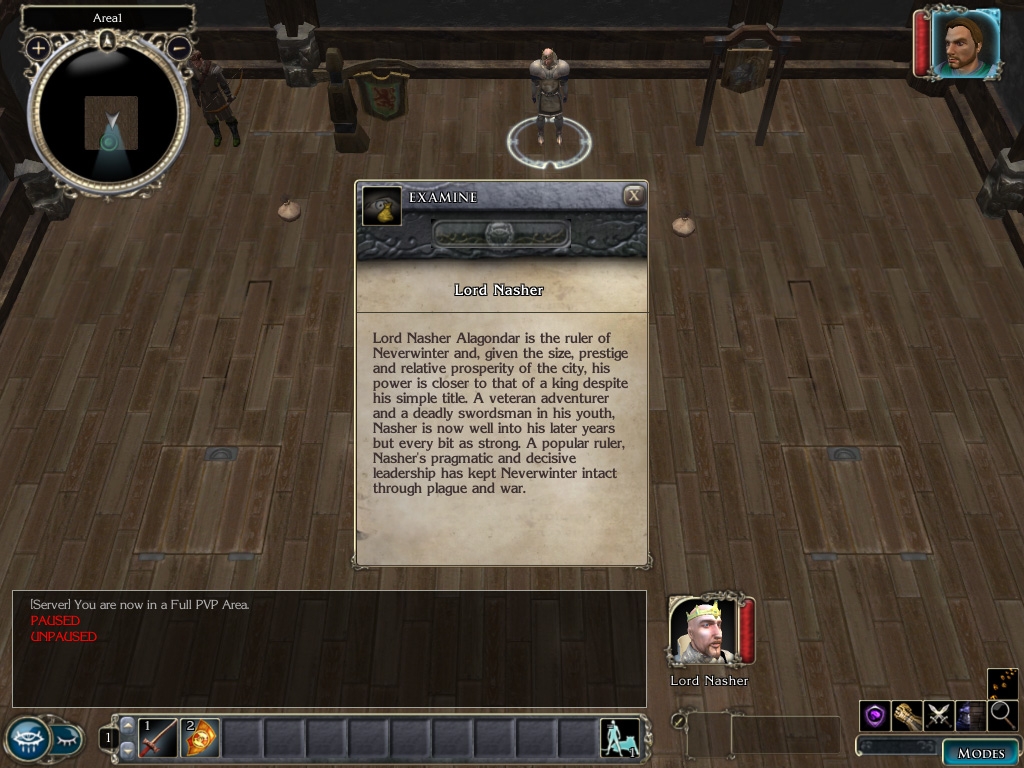Image resolution: width=1024 pixels, height=768 pixels.
Task: Select the purple shield mode icon
Action: (875, 715)
